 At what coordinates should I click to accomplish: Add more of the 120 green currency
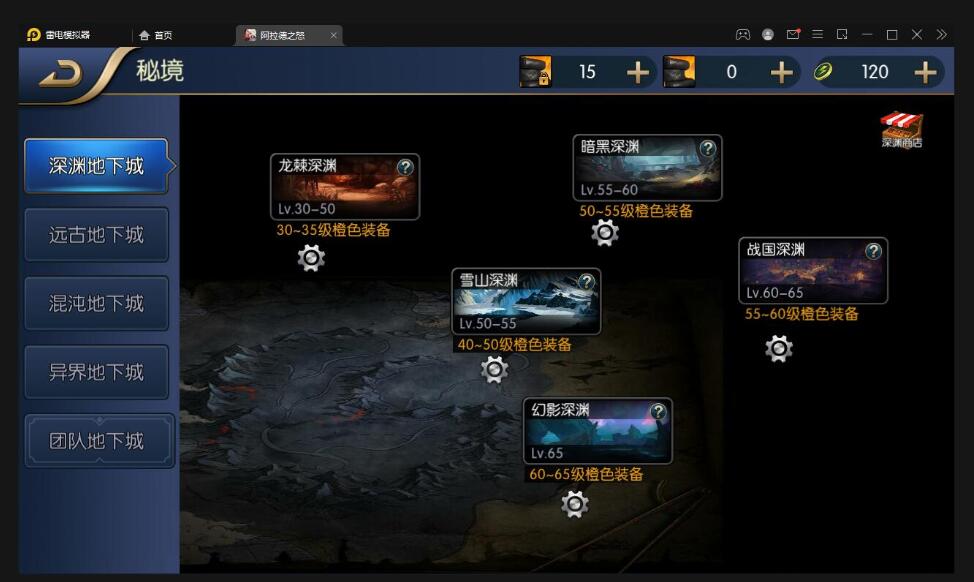926,72
